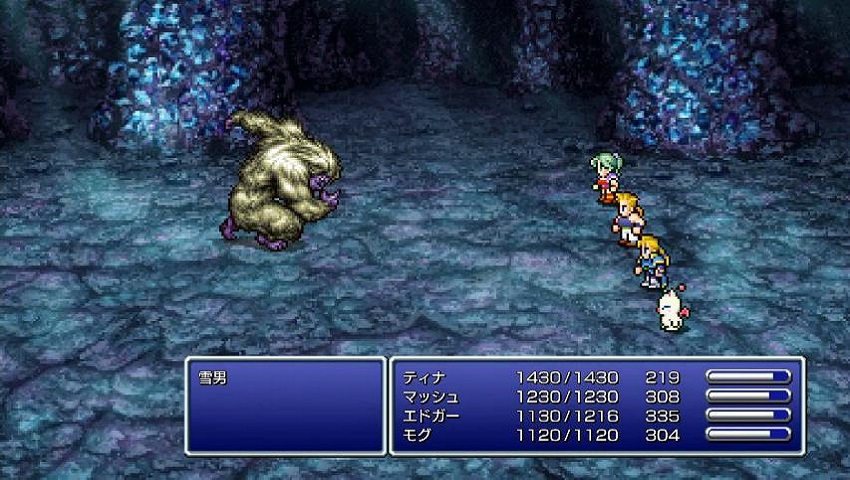Pick エドガー from the party list
This screenshot has height=480, width=850.
coord(429,416)
